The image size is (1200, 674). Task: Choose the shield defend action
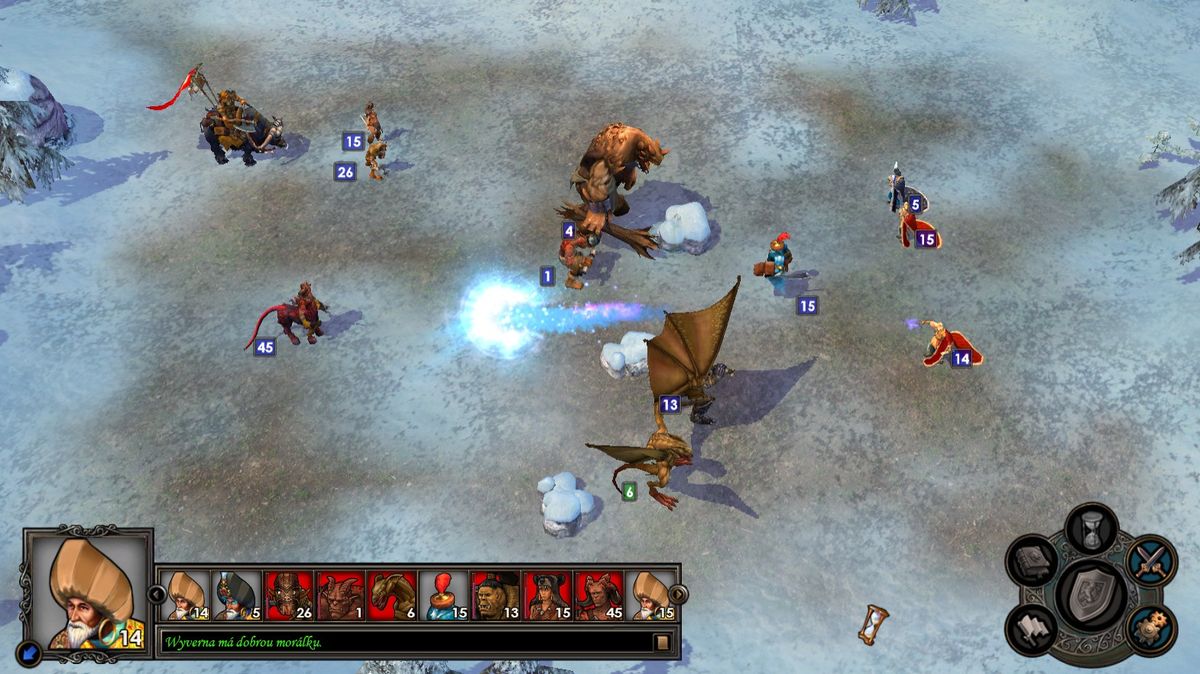tap(1092, 593)
